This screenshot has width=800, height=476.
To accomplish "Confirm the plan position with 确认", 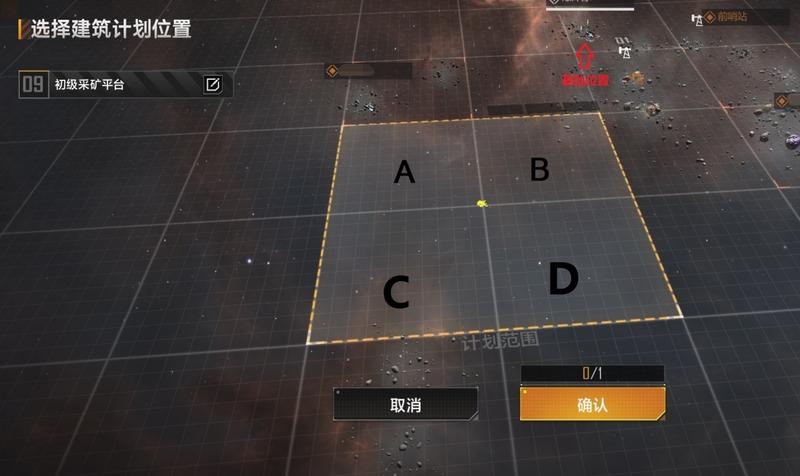I will pyautogui.click(x=592, y=404).
